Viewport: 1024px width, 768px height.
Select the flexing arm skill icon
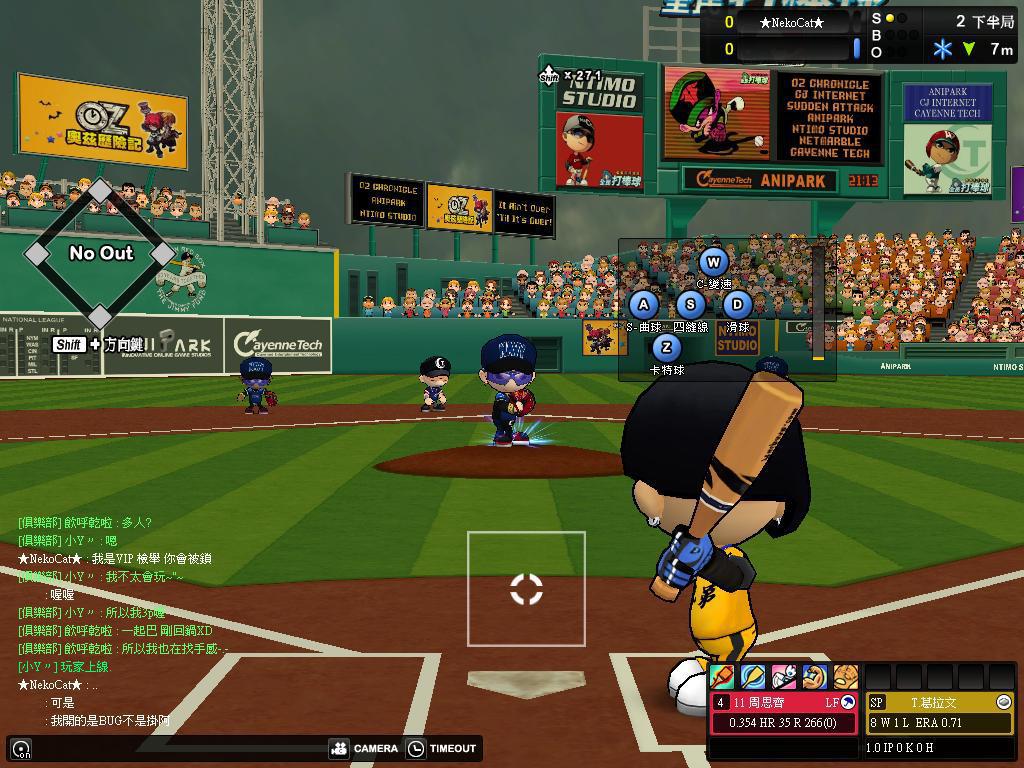pos(815,677)
